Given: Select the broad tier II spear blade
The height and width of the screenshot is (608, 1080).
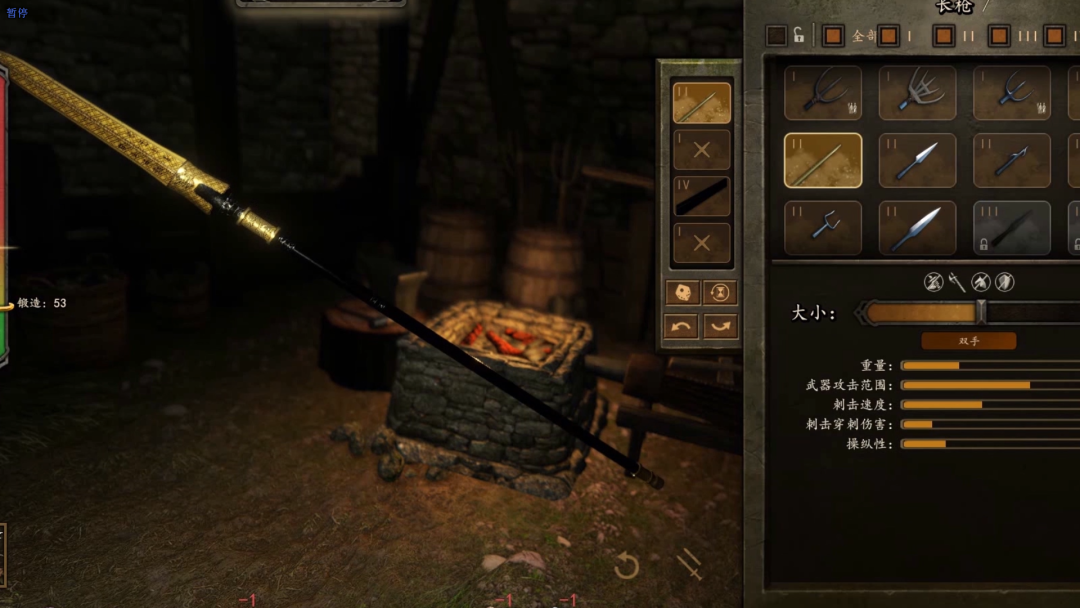Looking at the screenshot, I should (917, 228).
